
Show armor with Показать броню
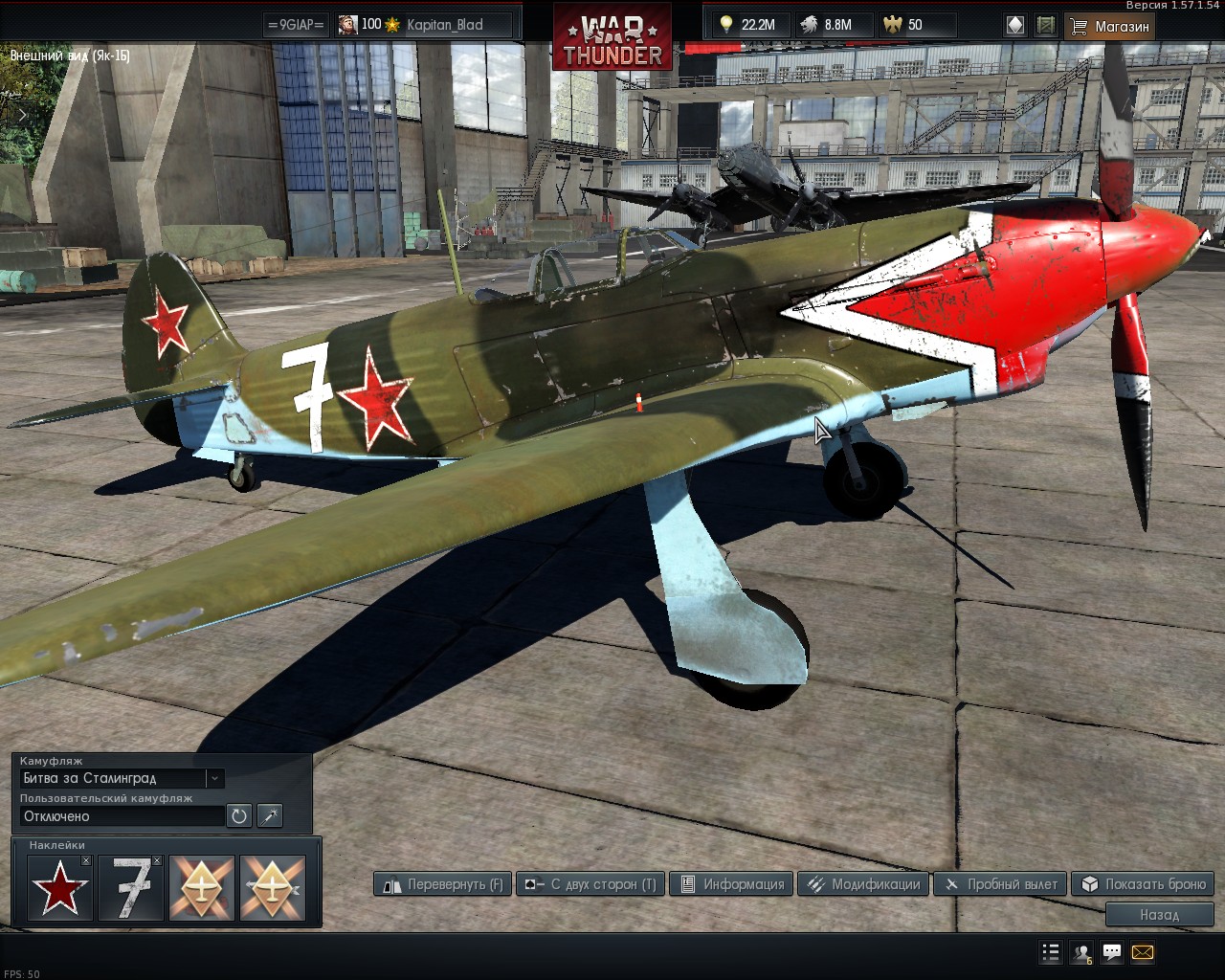[1143, 884]
